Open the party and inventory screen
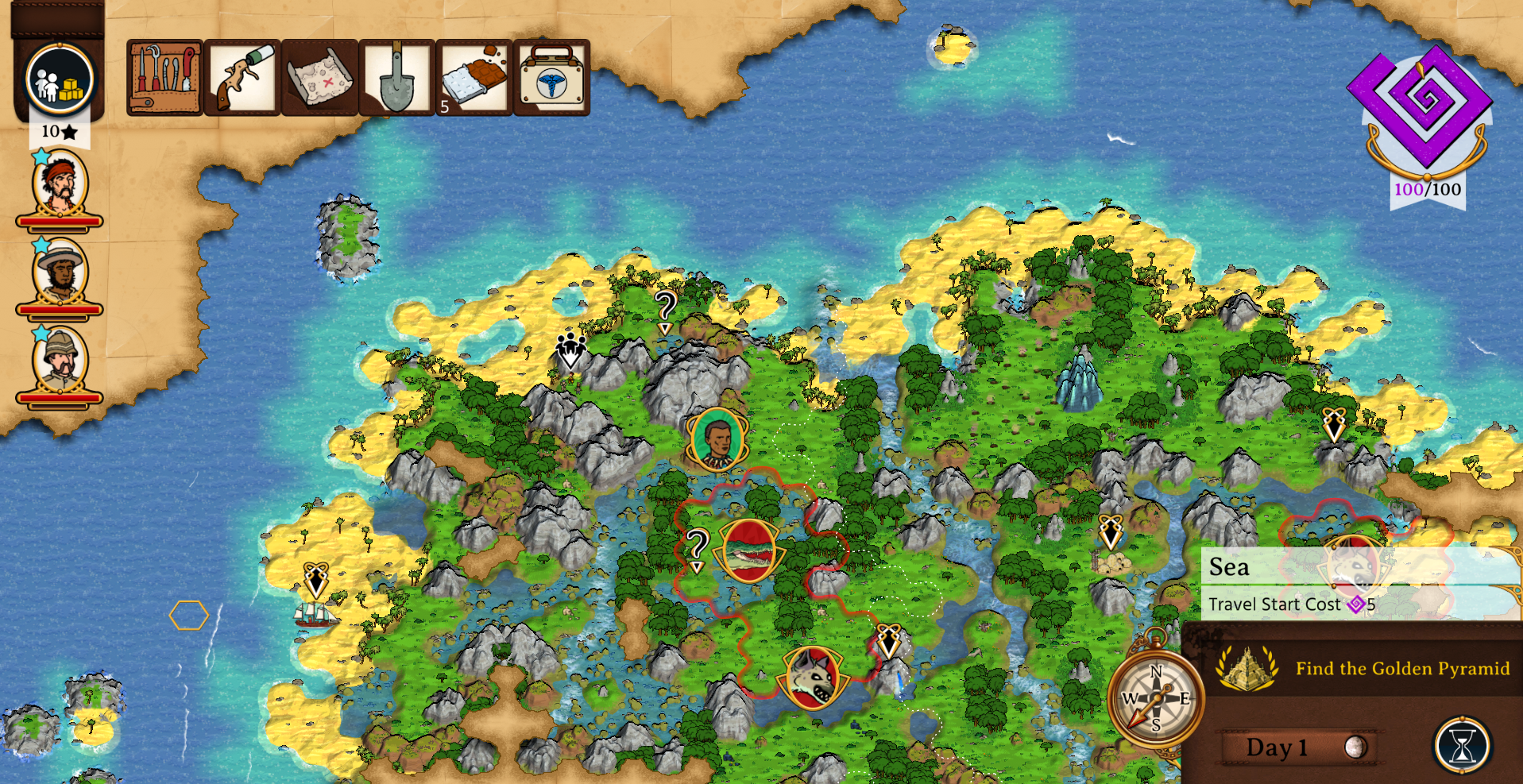Screen dimensions: 1523x784 60,79
